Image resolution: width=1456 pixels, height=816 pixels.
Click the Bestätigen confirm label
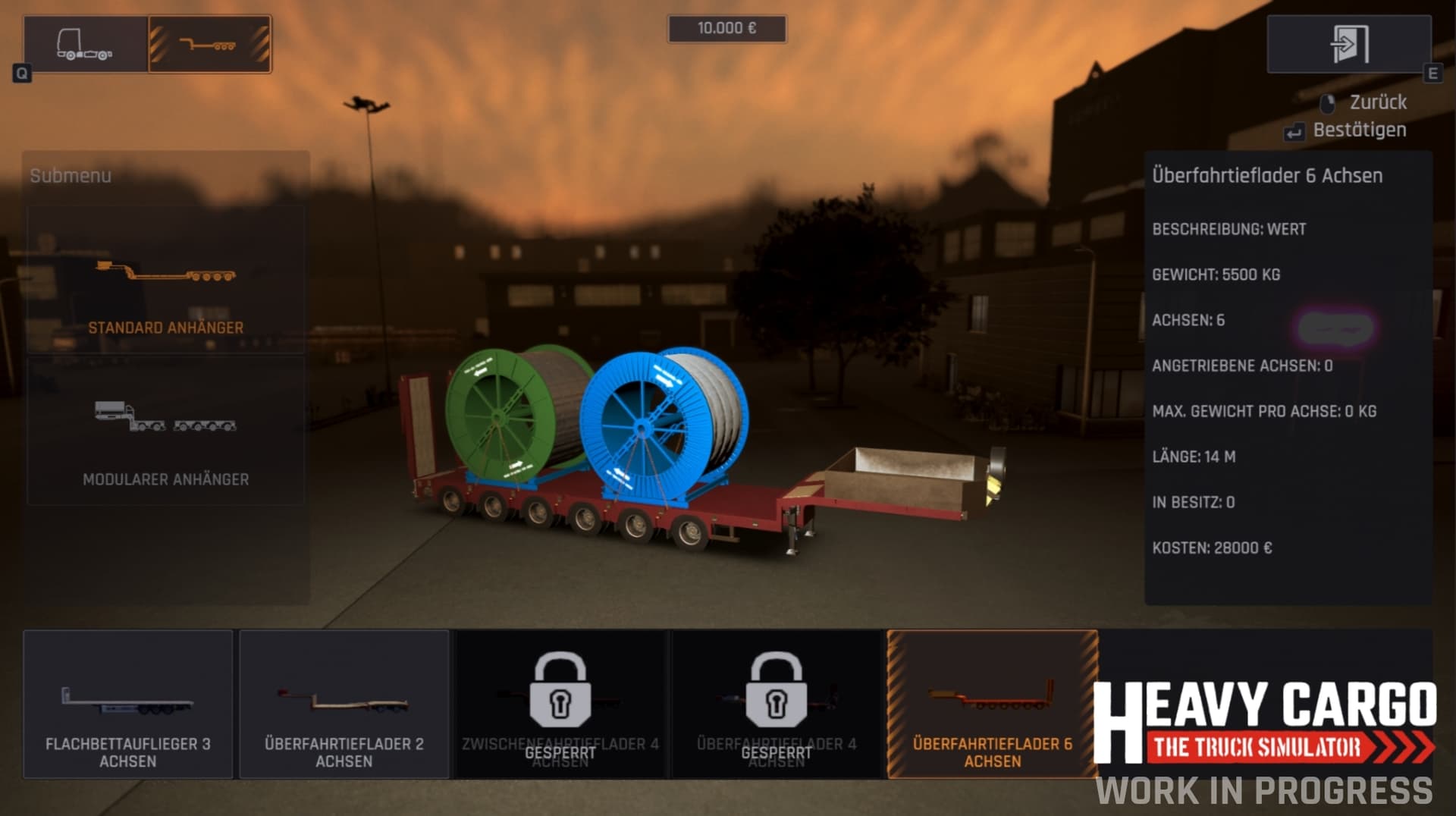[x=1359, y=130]
